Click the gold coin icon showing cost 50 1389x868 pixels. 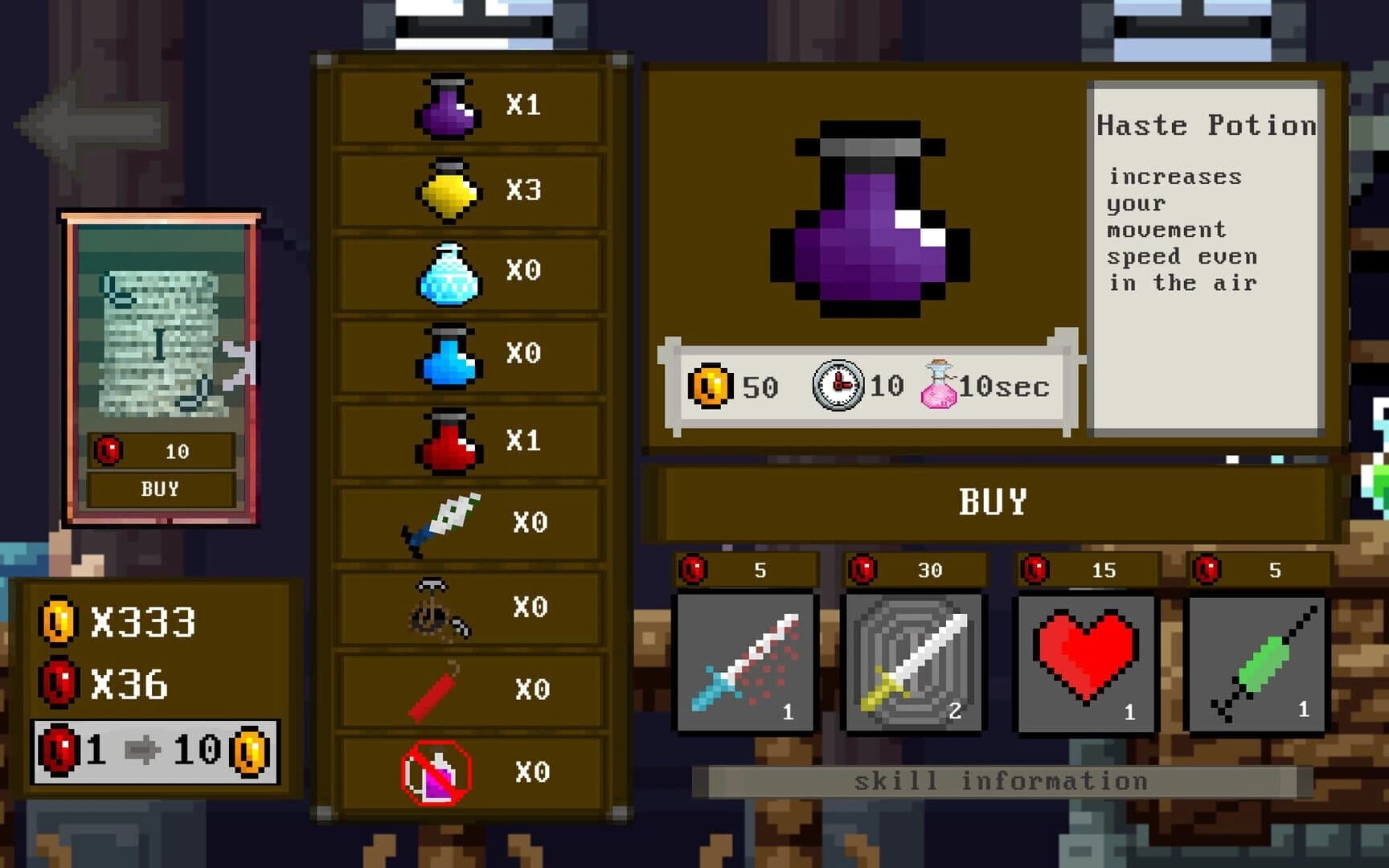(x=711, y=387)
